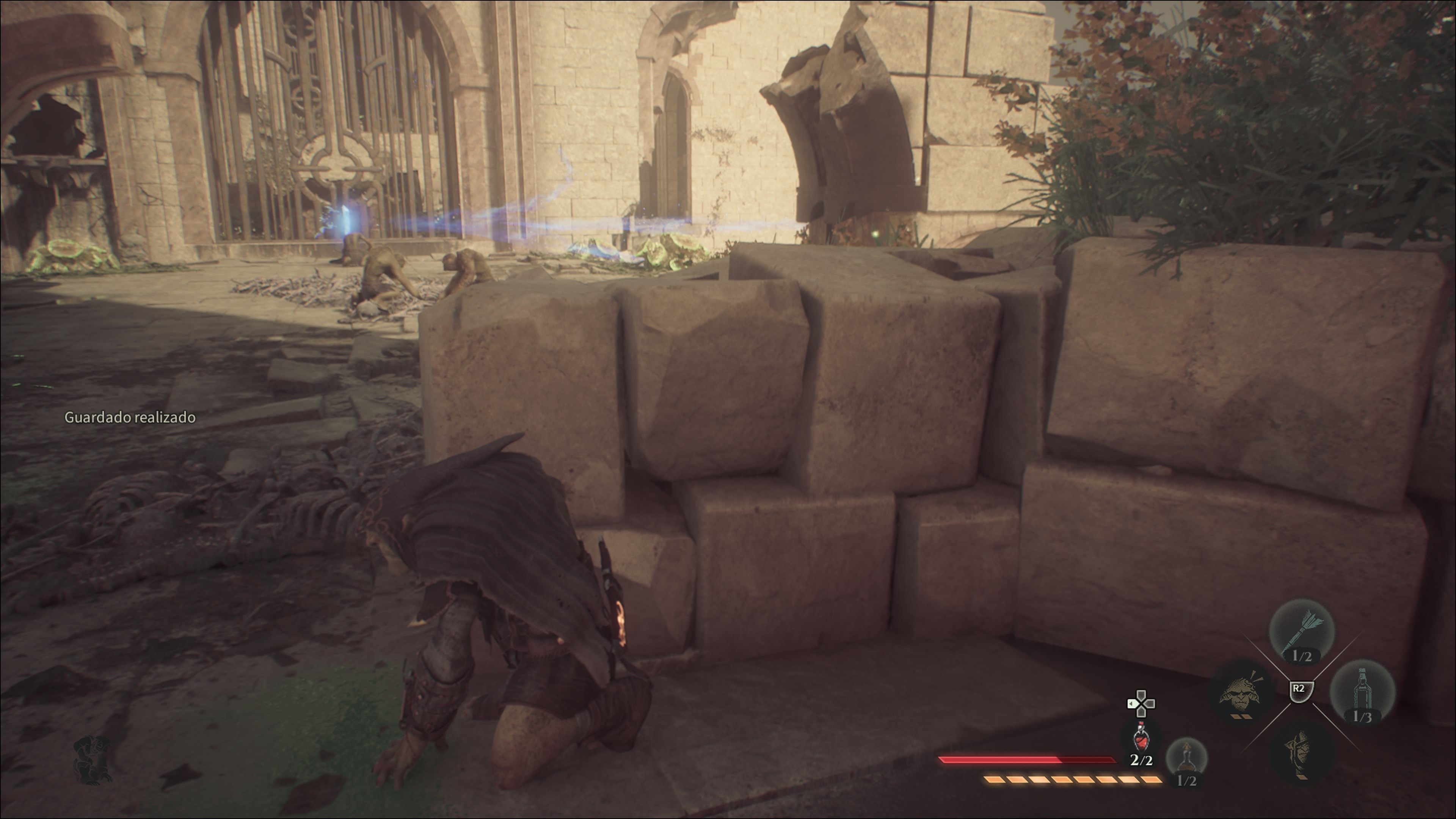
Task: Click the 1/3 counter under the bottle icon
Action: pos(1363,717)
